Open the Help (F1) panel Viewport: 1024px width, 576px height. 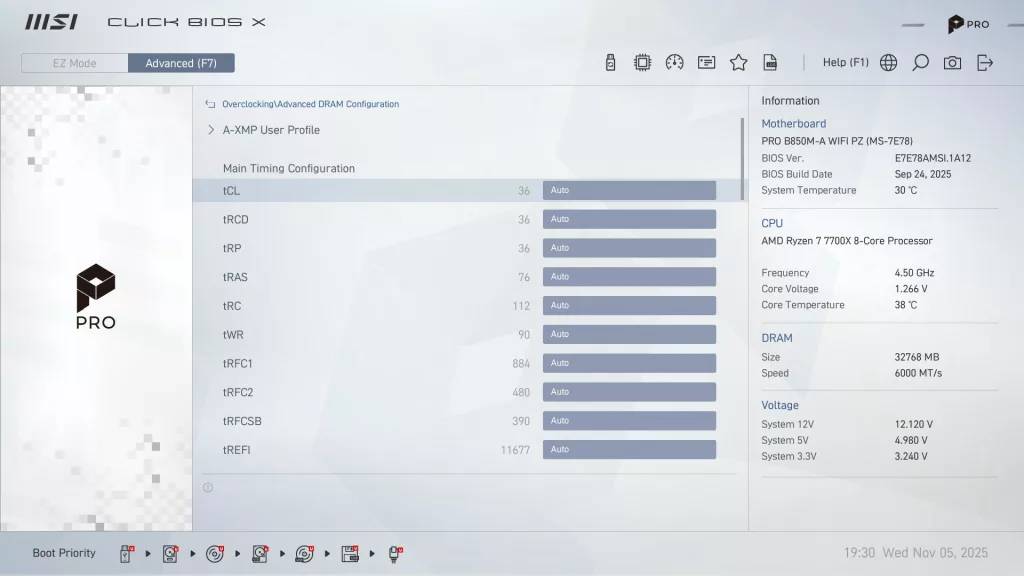(845, 62)
